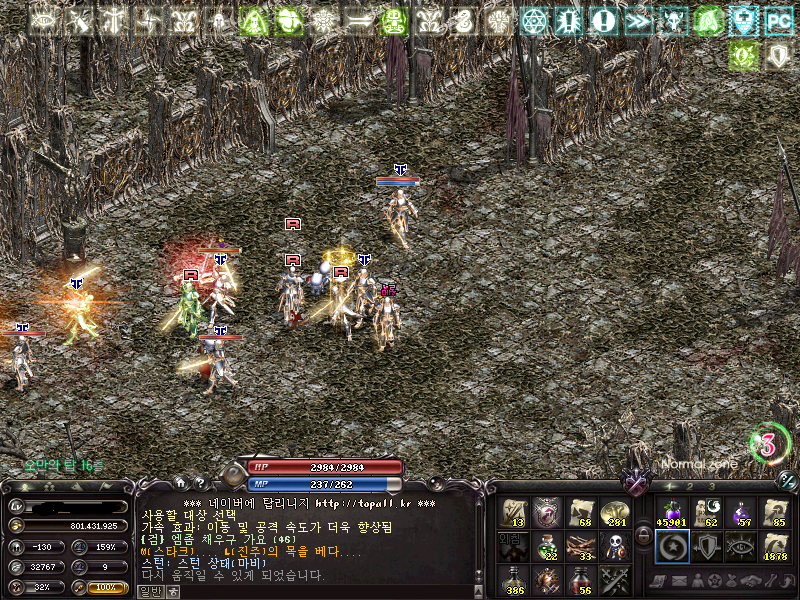Activate the eye skill icon
The width and height of the screenshot is (800, 600).
click(x=740, y=546)
